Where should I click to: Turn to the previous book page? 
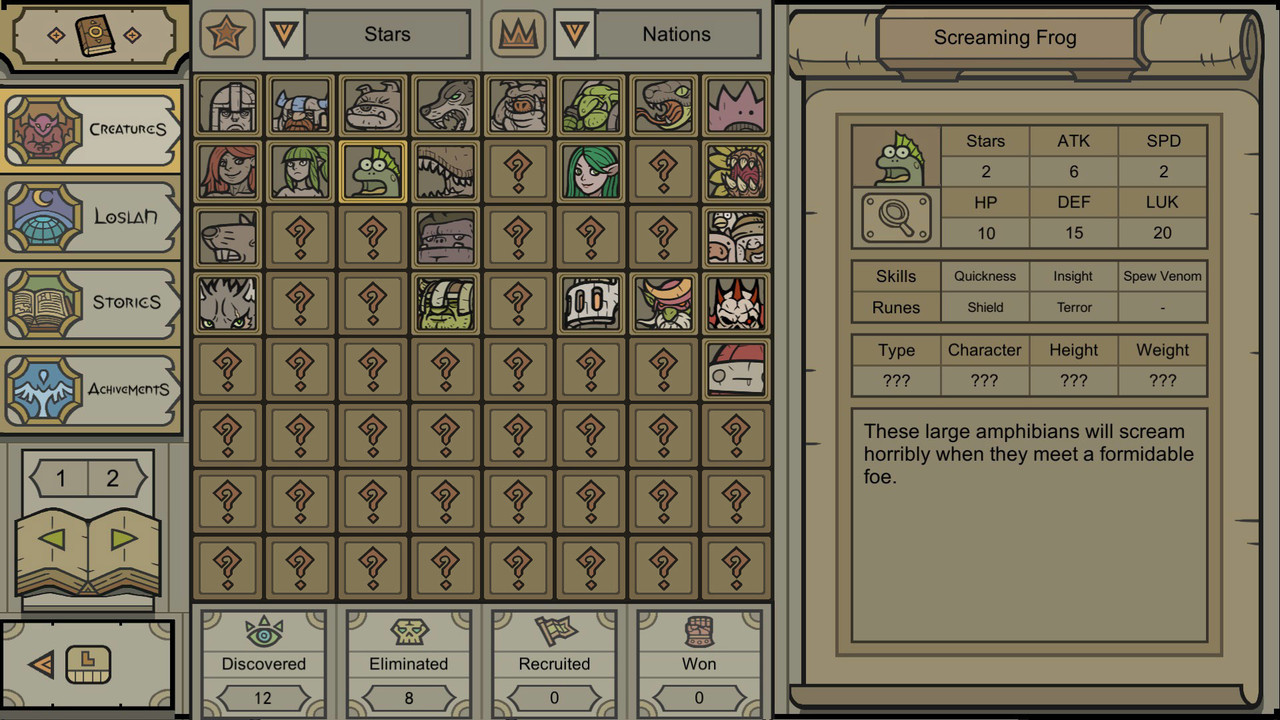point(52,540)
